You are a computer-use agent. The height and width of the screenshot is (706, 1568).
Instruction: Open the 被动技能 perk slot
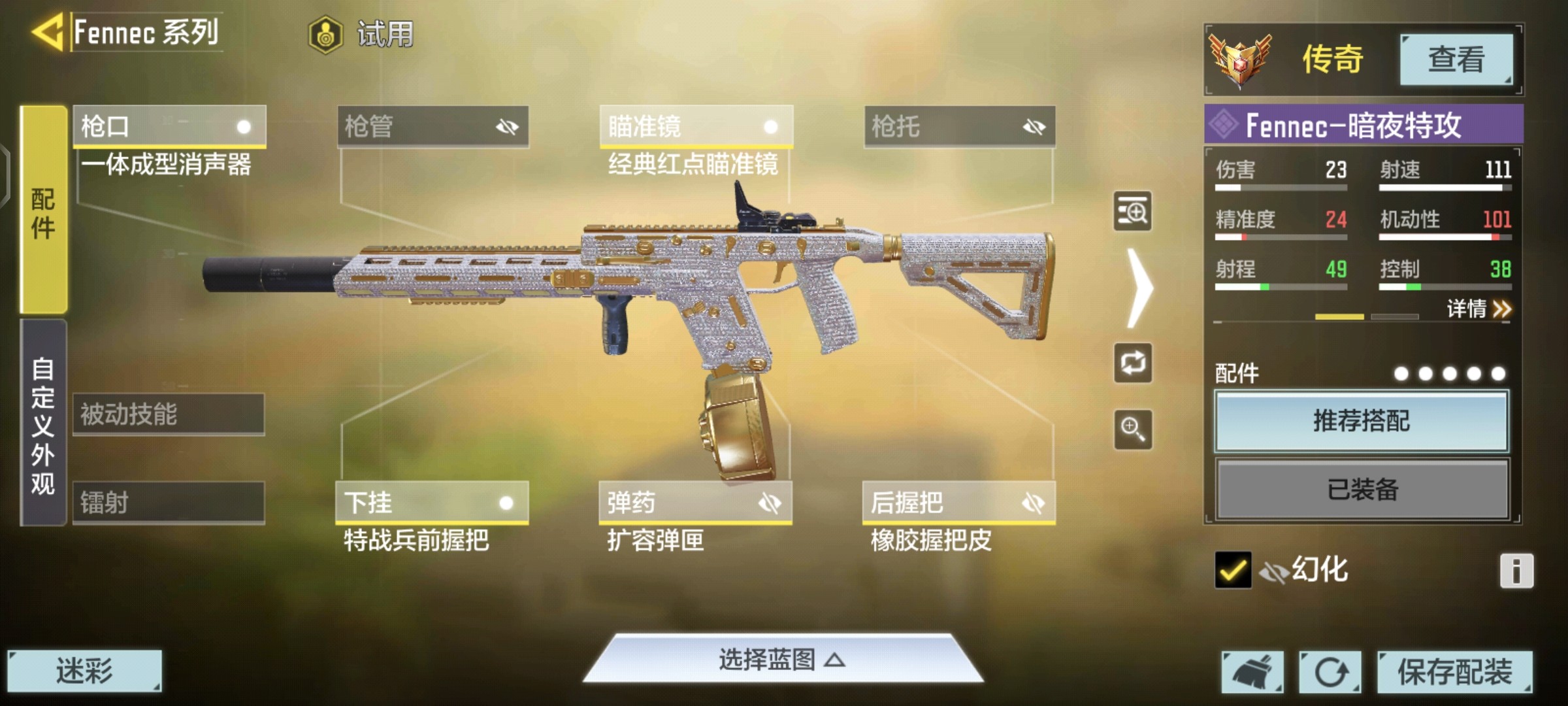click(x=169, y=414)
